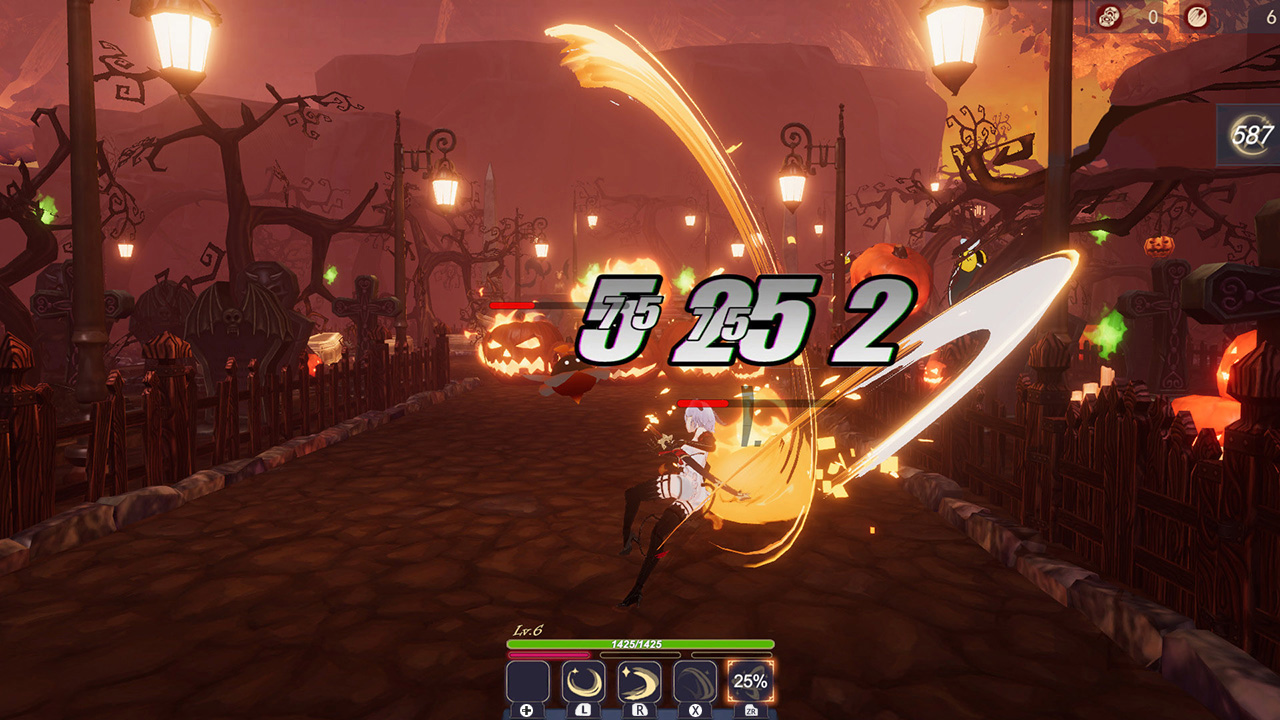Expand the Lv.6 level indicator
This screenshot has width=1280, height=720.
tap(527, 632)
